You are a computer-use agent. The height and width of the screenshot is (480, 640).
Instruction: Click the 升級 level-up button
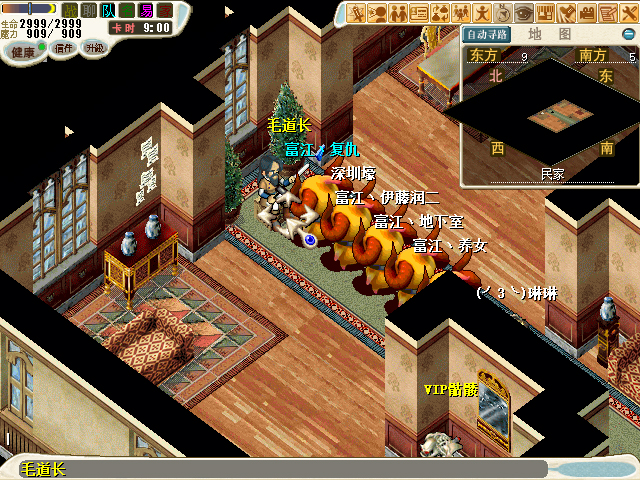[x=93, y=47]
